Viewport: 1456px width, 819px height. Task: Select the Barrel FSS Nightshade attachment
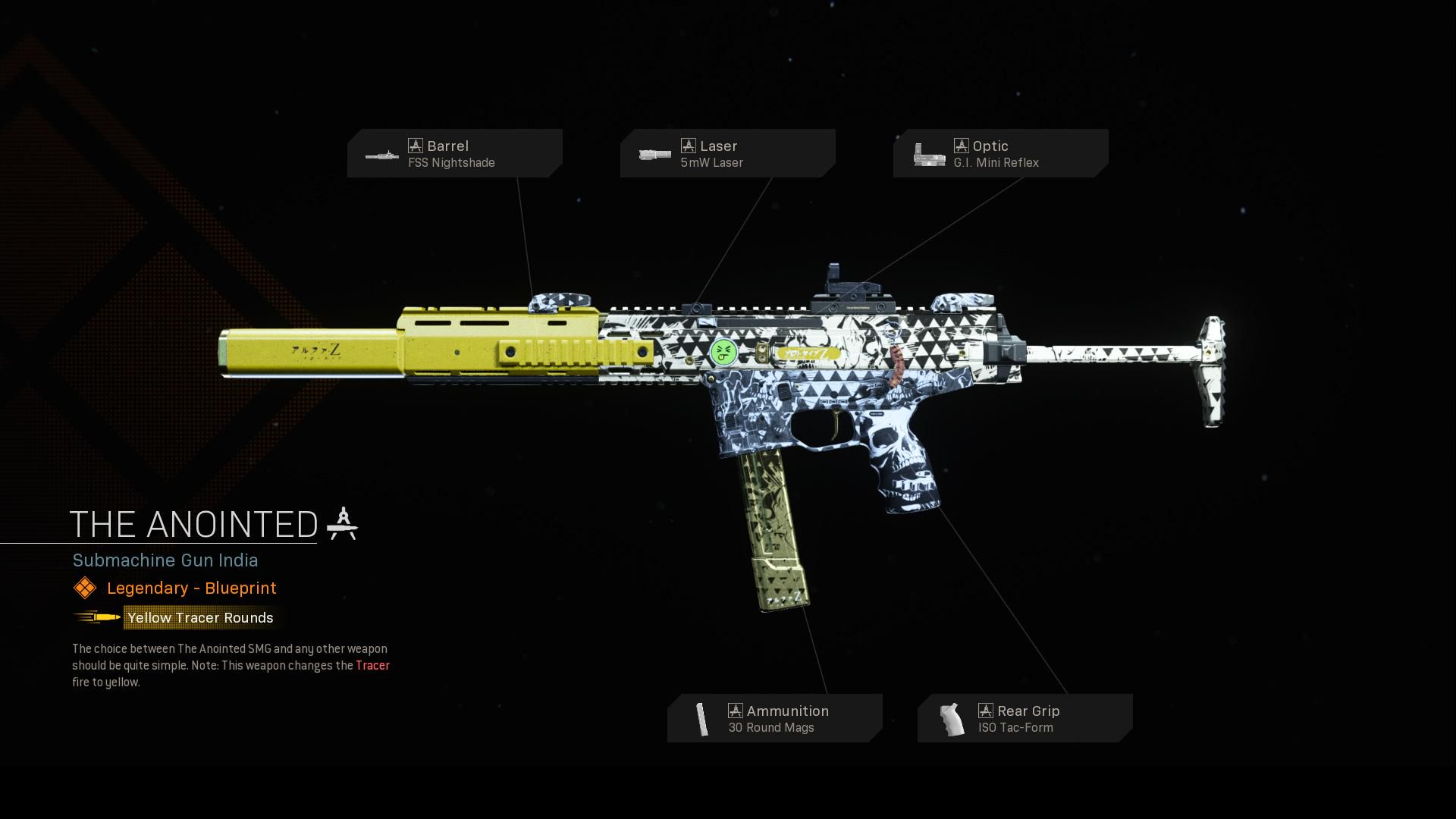[454, 153]
